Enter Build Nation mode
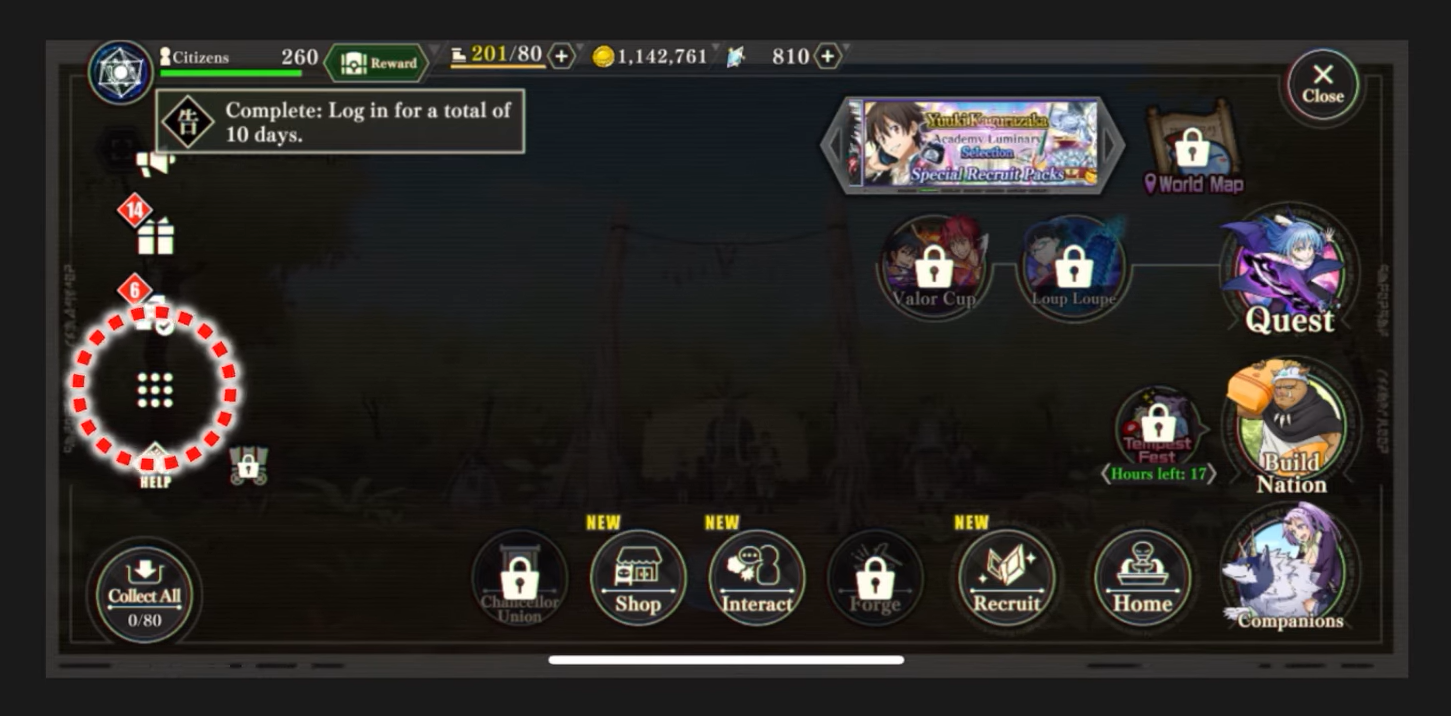The height and width of the screenshot is (716, 1451). pyautogui.click(x=1291, y=428)
